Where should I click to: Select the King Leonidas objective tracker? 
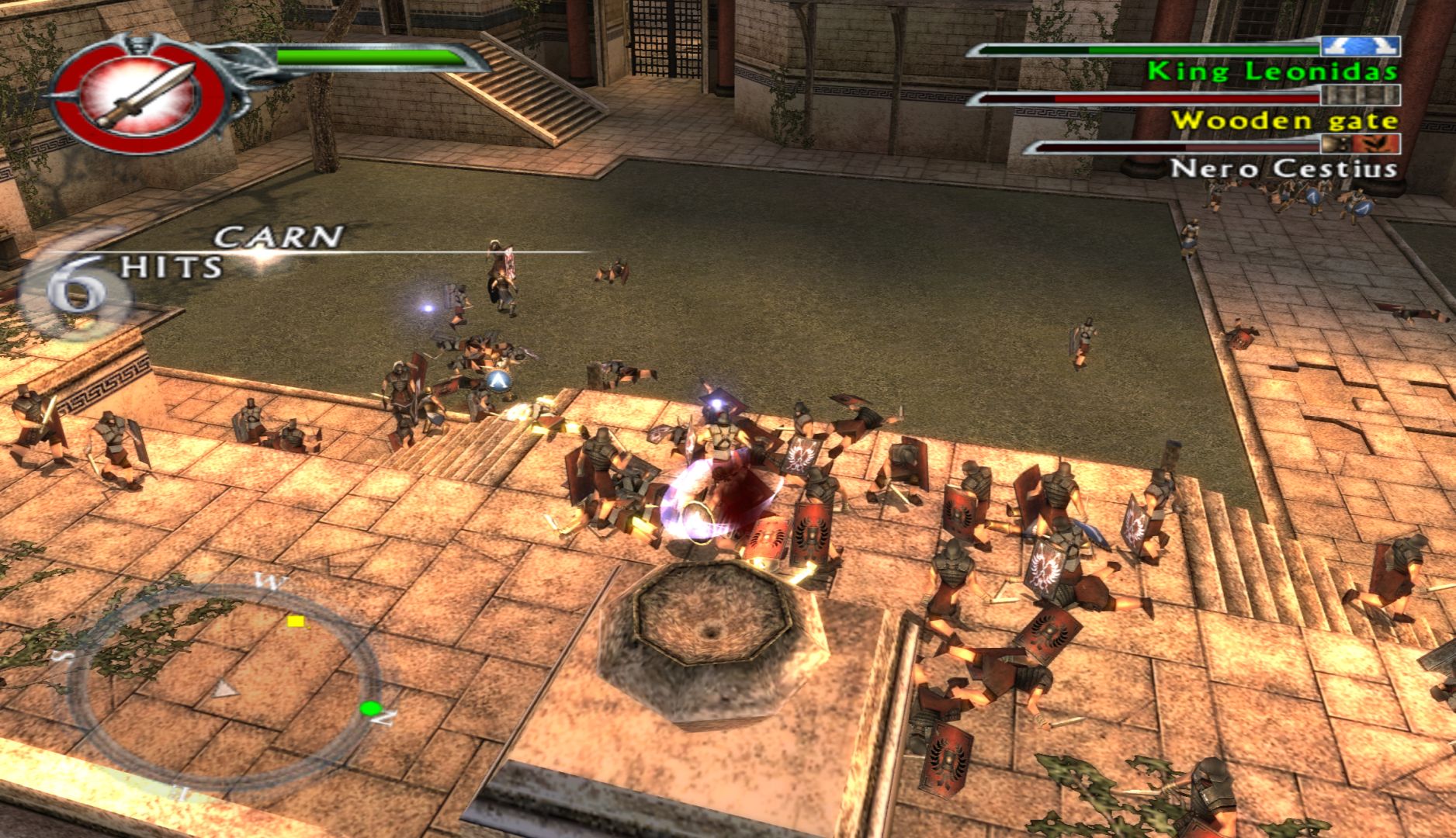[x=1271, y=71]
